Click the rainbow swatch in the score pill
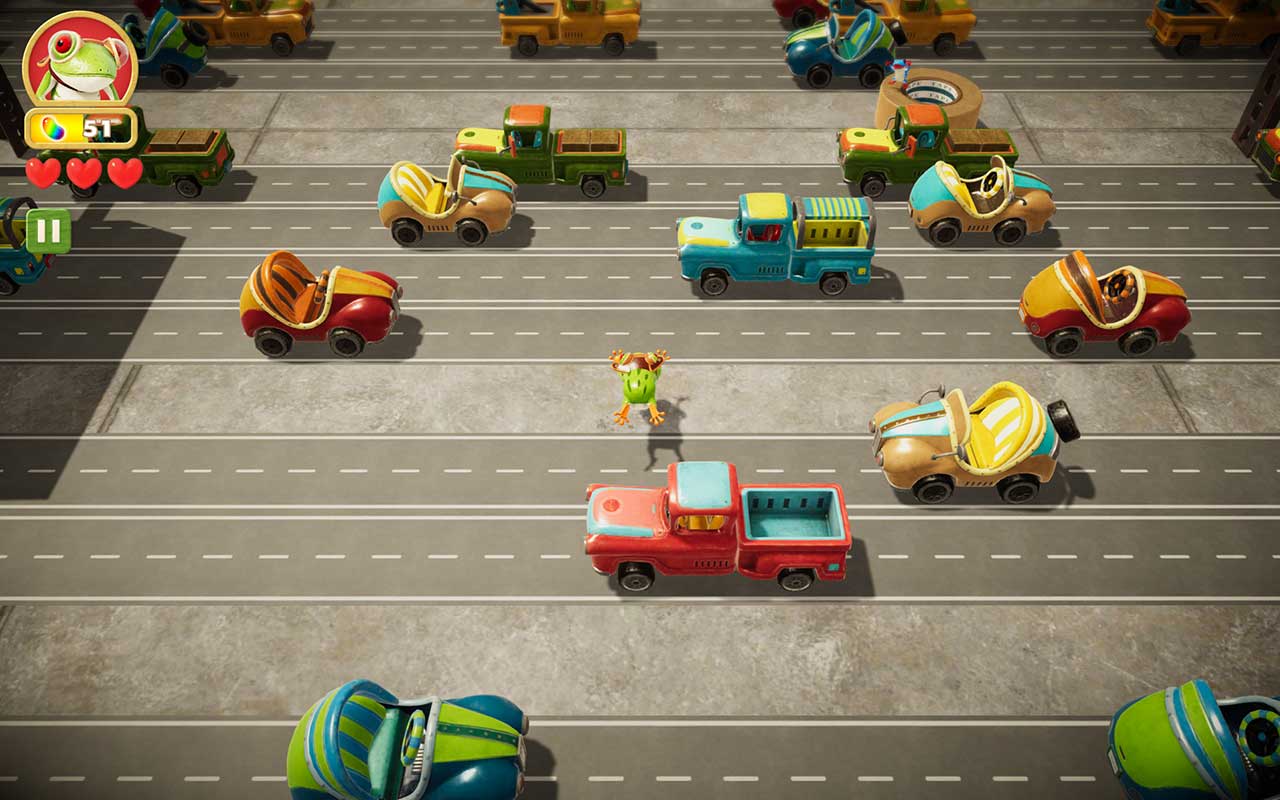Screen dimensions: 1280x800 coord(52,127)
